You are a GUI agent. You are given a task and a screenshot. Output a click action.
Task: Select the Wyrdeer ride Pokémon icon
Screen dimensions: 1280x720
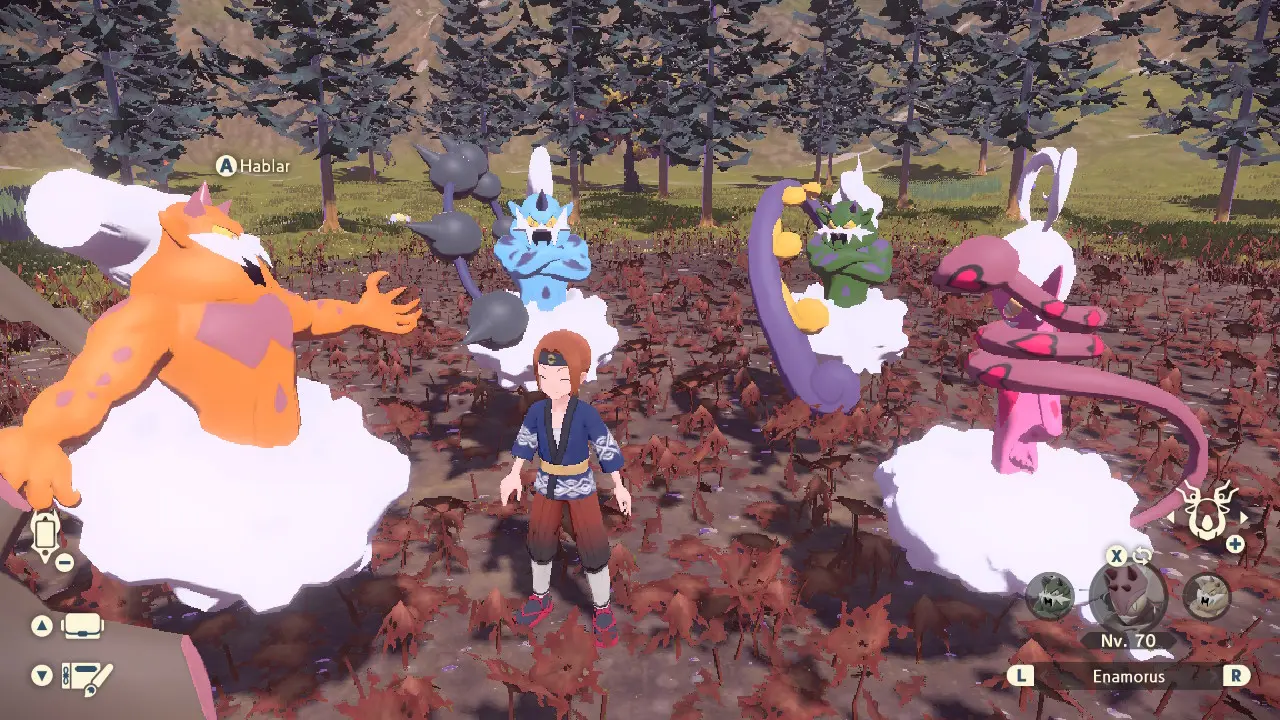pyautogui.click(x=1207, y=510)
